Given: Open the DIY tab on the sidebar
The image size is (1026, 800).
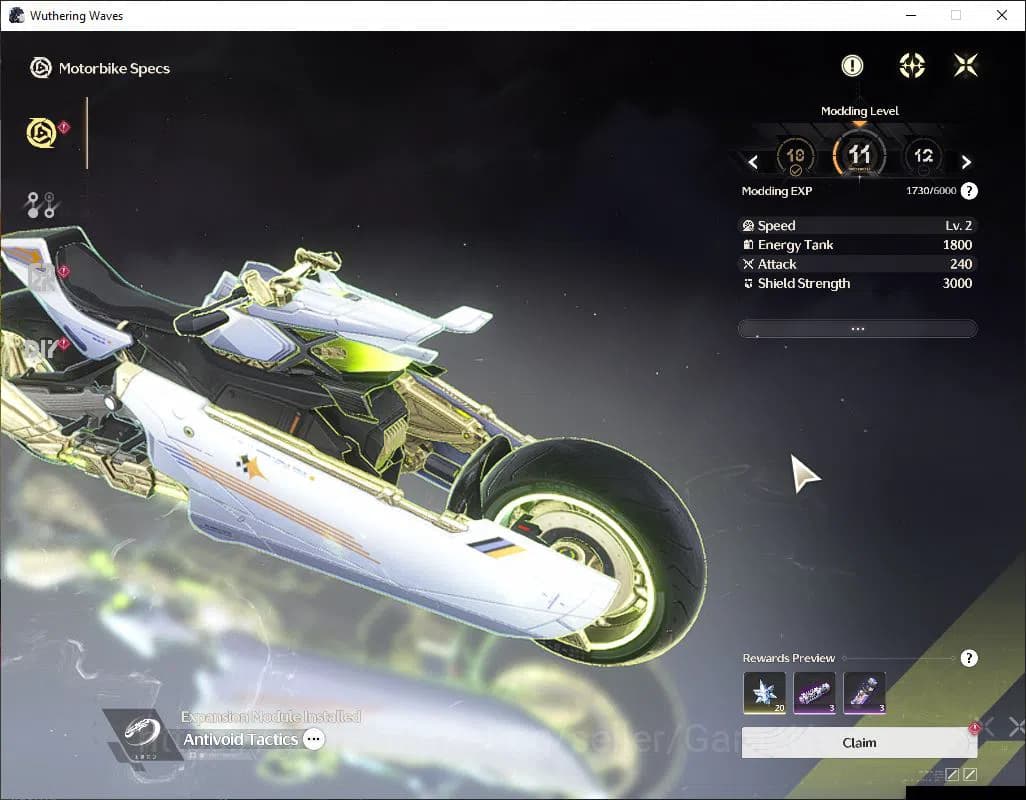Looking at the screenshot, I should click(41, 349).
